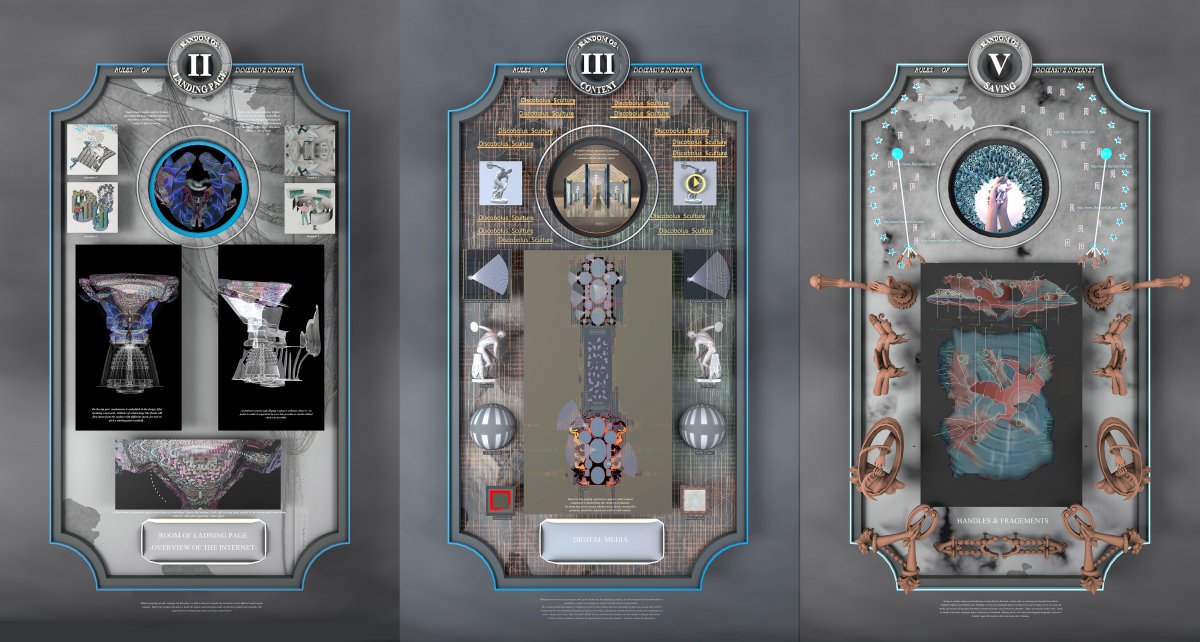View the circular gallery hall preview
The image size is (1200, 642).
(x=600, y=183)
